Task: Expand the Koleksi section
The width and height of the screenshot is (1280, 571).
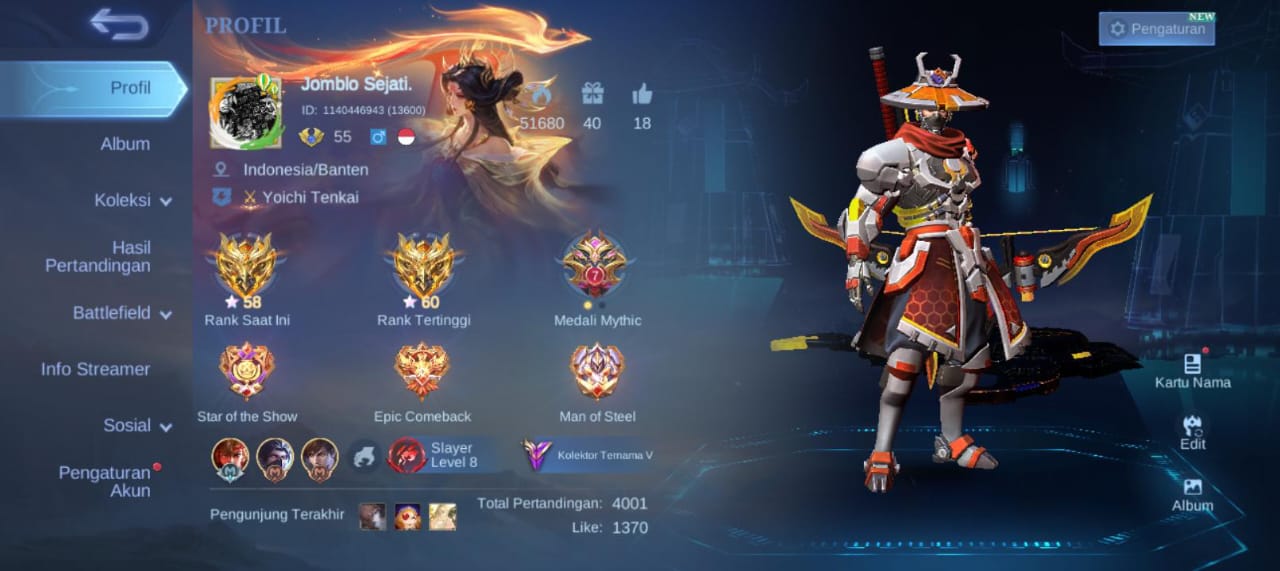Action: (133, 200)
